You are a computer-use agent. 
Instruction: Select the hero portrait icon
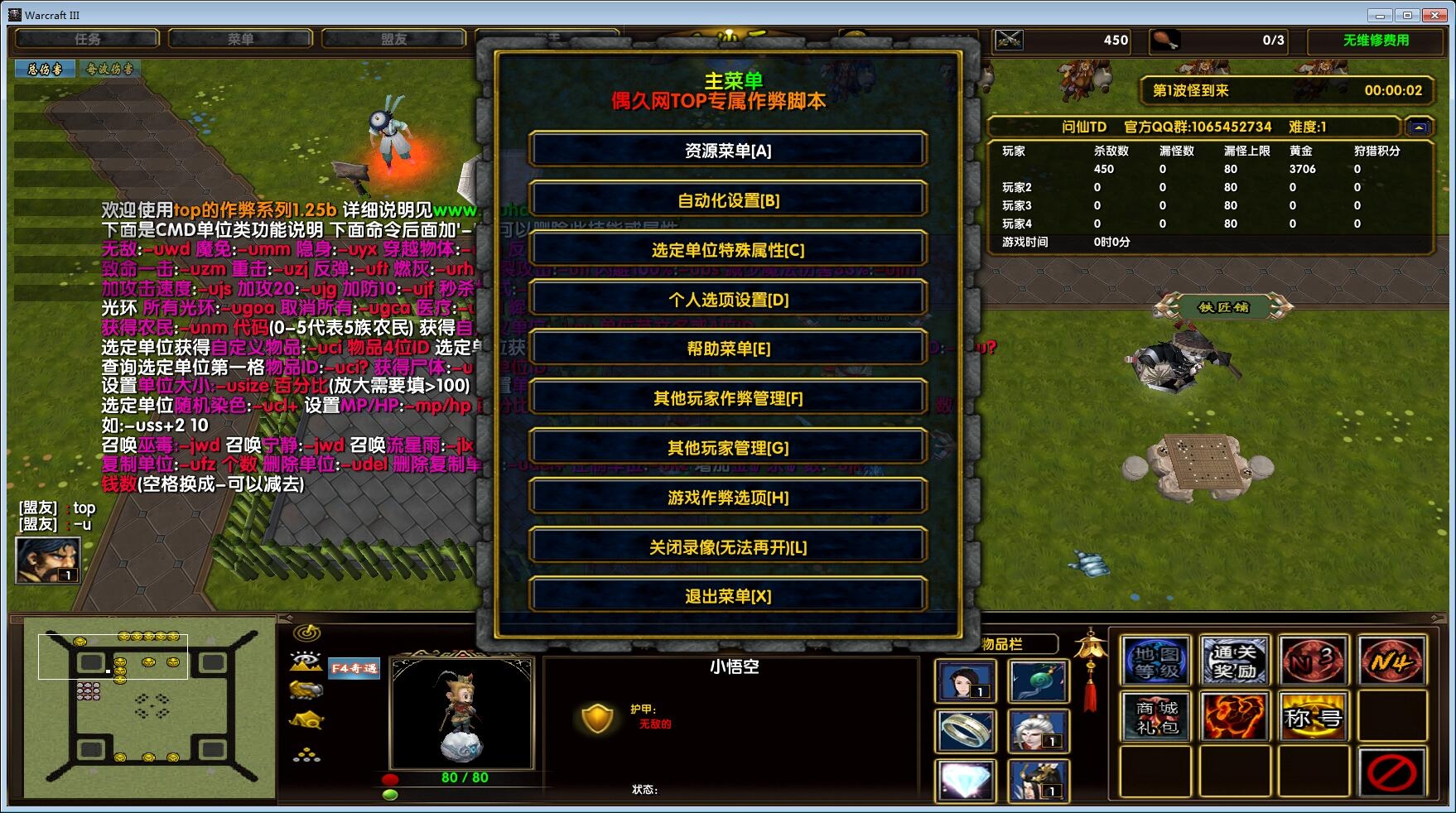(x=48, y=560)
